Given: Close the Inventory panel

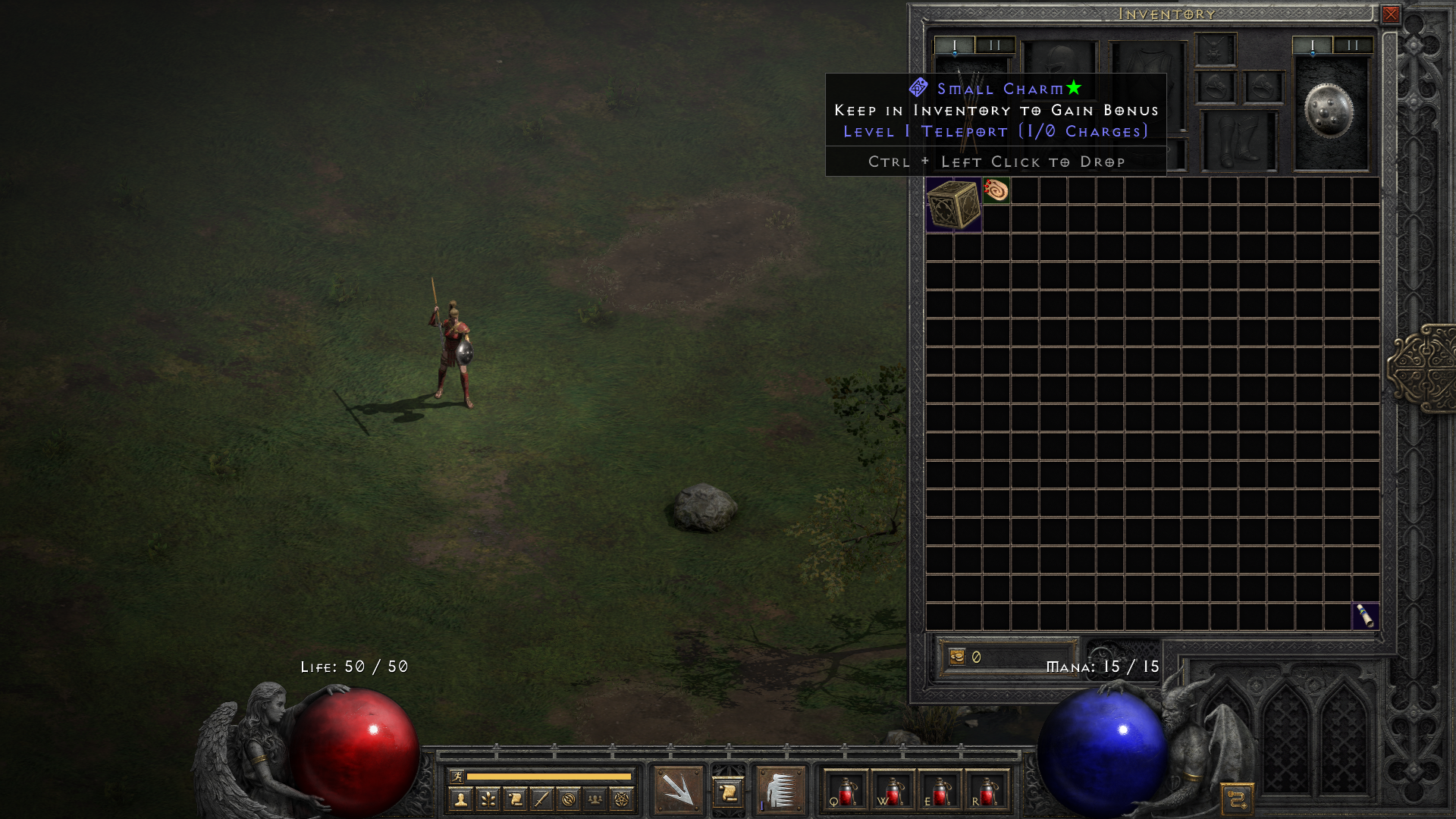Looking at the screenshot, I should [1390, 14].
